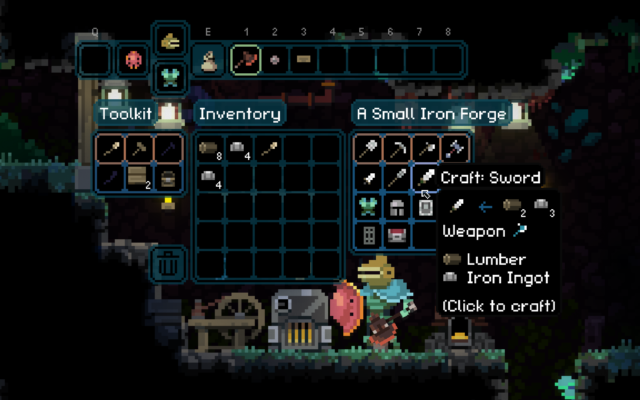Pick the double-bladed battle axe recipe

point(455,148)
